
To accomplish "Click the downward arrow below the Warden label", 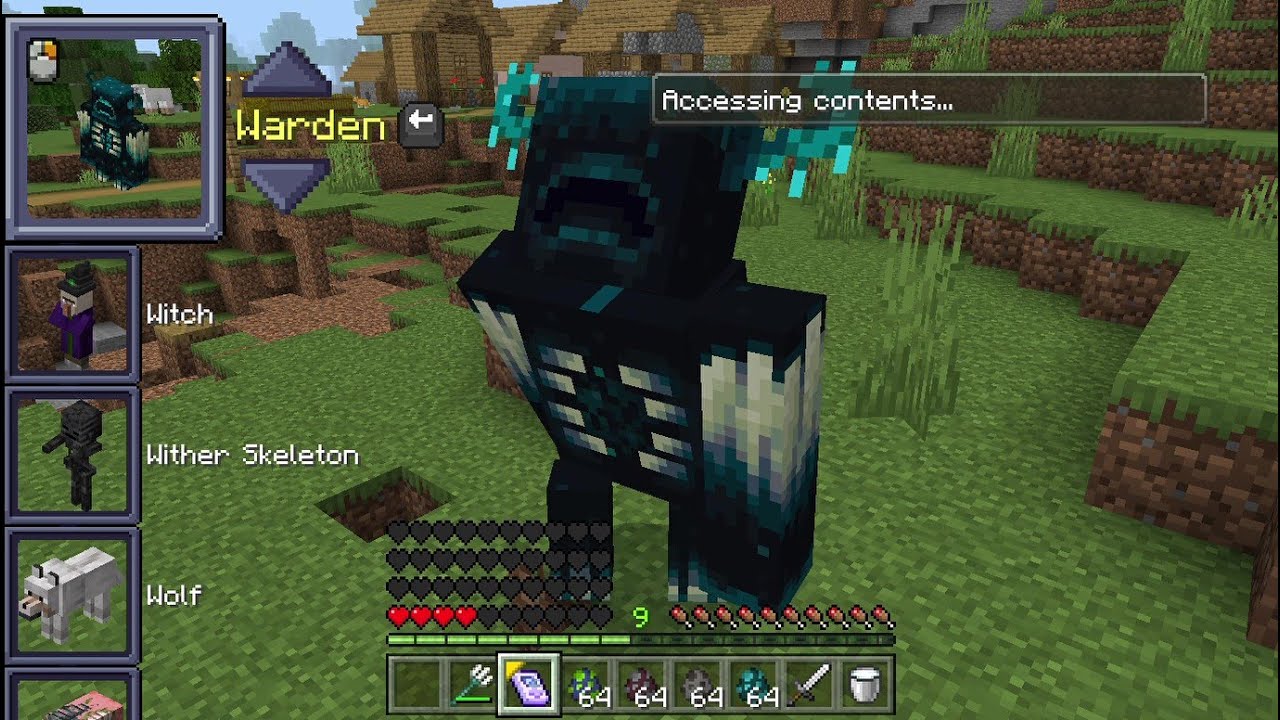I will (x=287, y=177).
